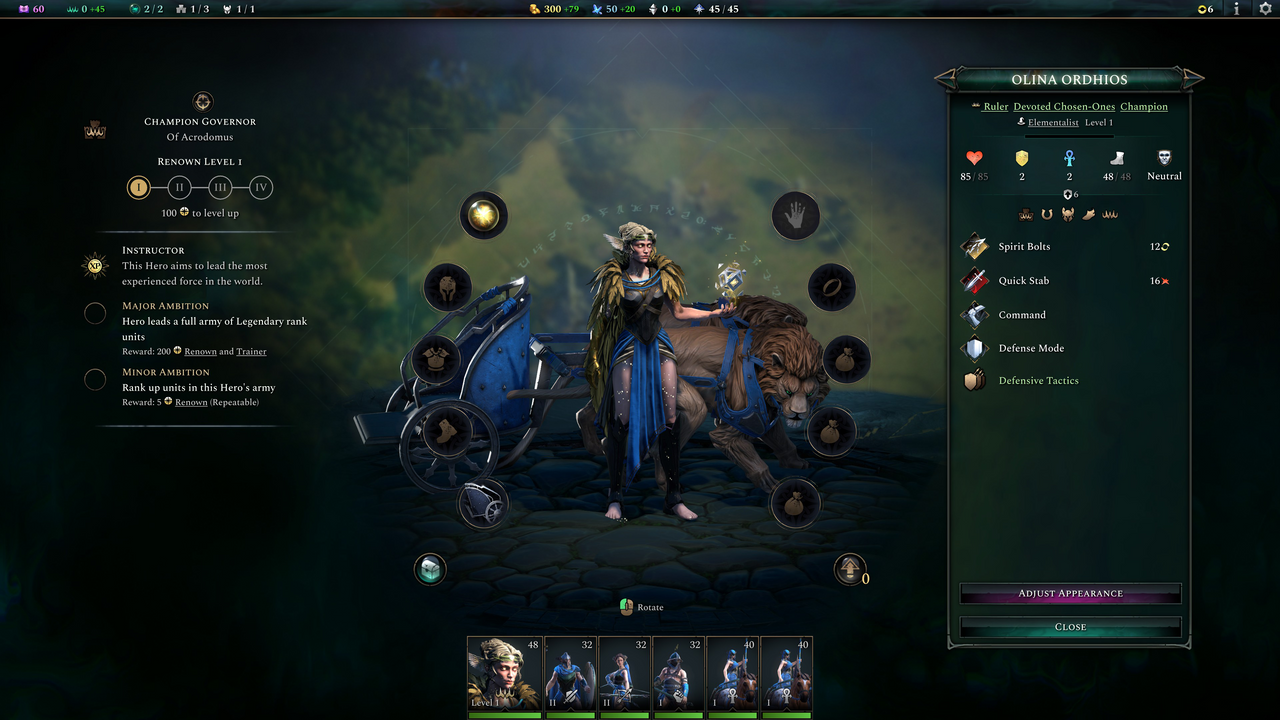Screen dimensions: 1280x720
Task: Select the Defensive Tactics ability icon
Action: click(974, 380)
